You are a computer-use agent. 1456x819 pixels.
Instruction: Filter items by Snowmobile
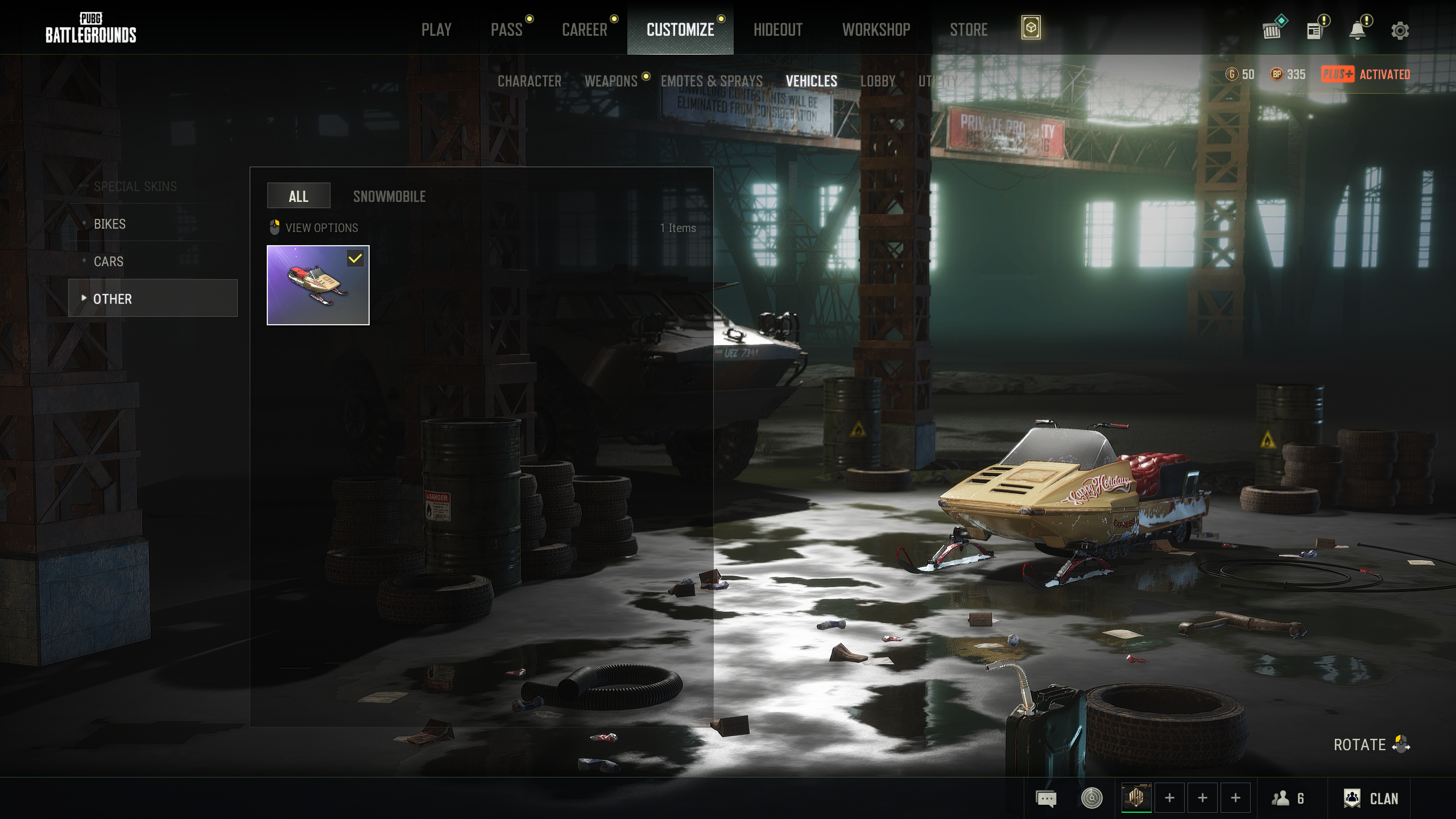[x=389, y=197]
